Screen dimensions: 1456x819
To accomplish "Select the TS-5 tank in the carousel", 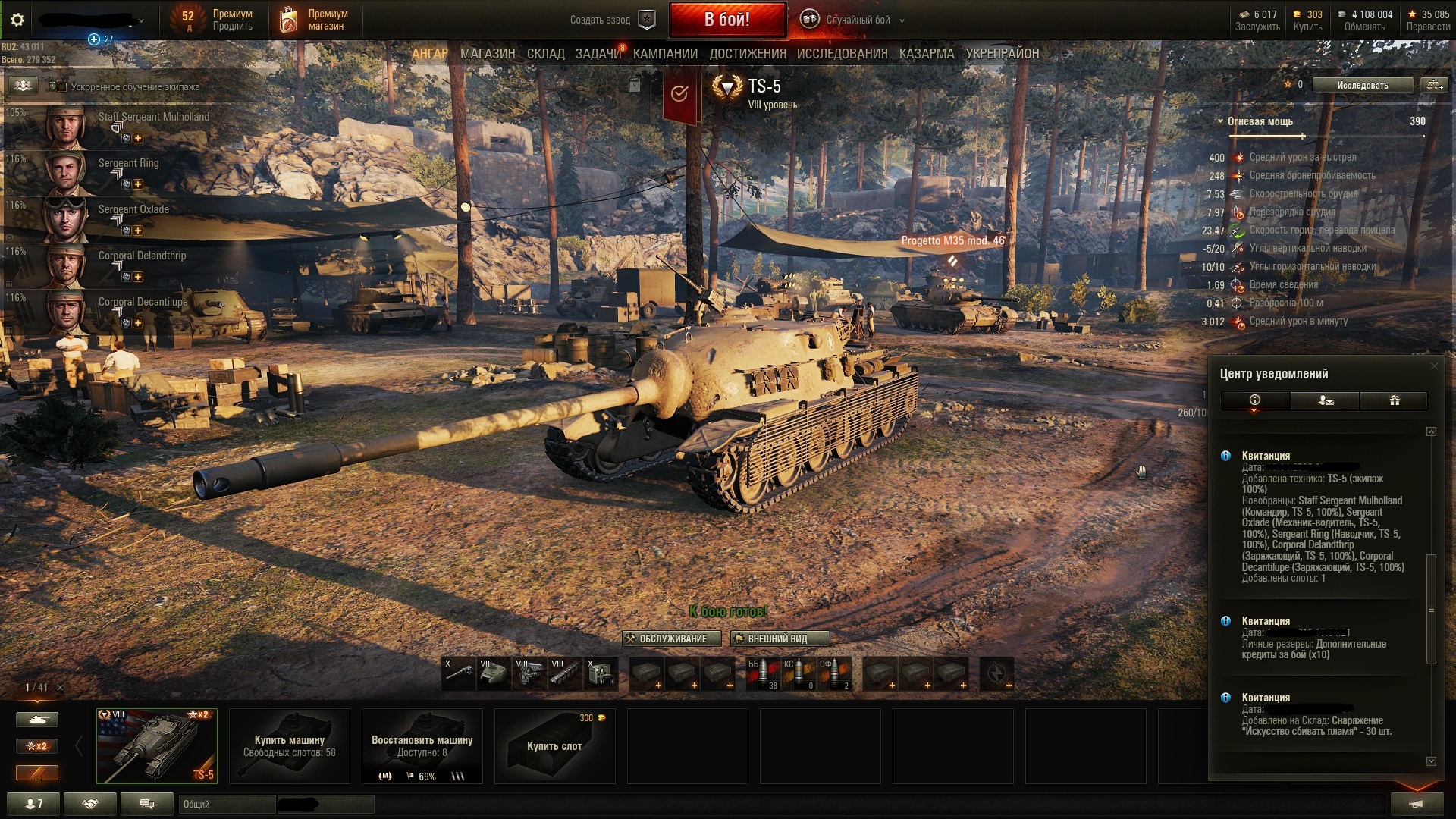I will [157, 746].
